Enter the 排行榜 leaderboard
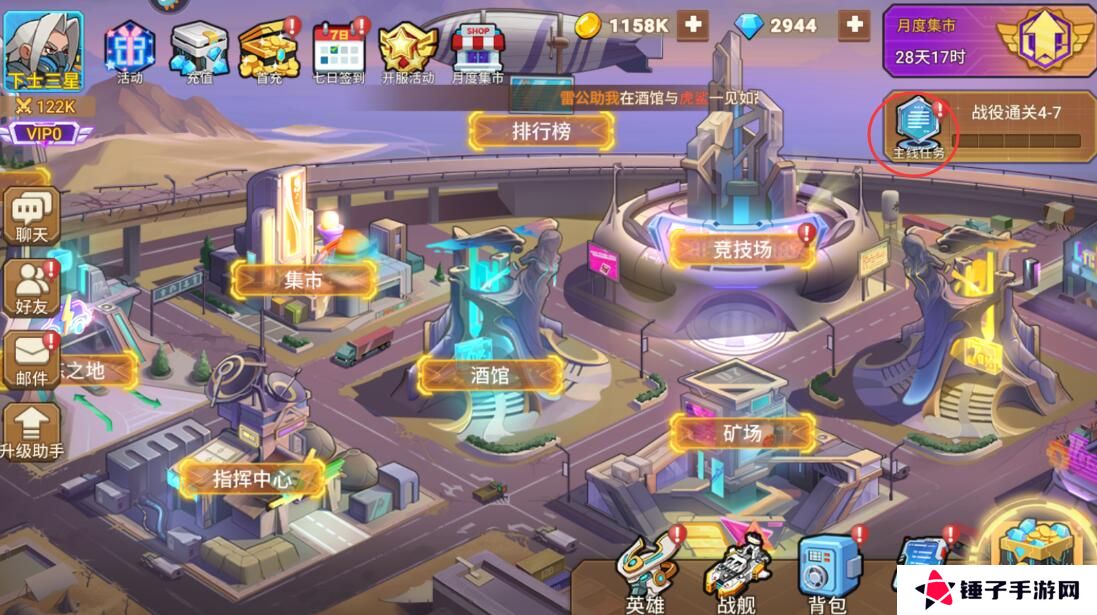This screenshot has height=615, width=1097. (541, 130)
